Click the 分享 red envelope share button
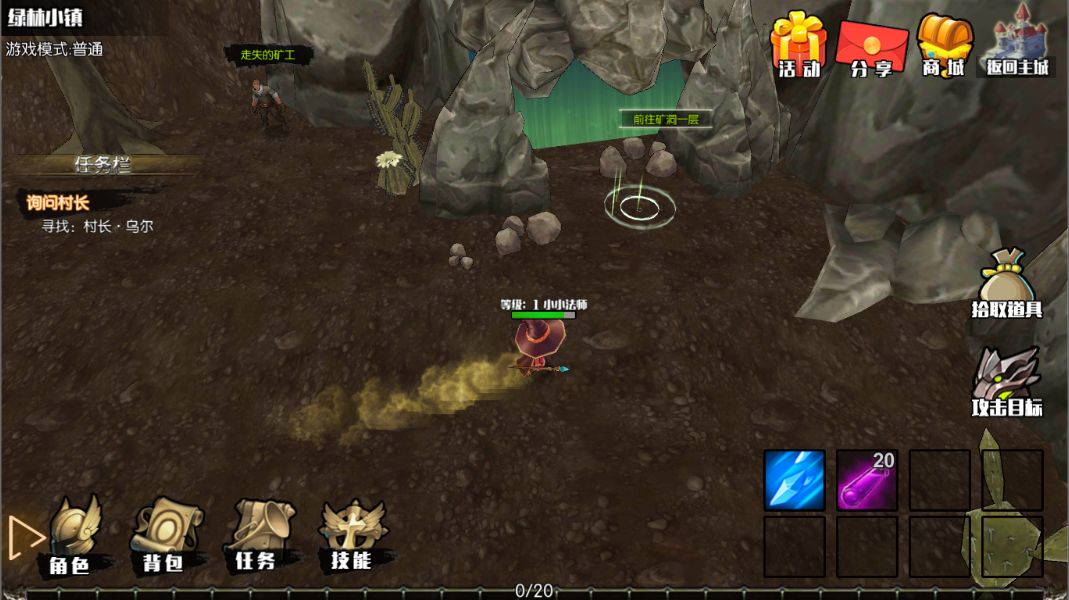 [871, 46]
